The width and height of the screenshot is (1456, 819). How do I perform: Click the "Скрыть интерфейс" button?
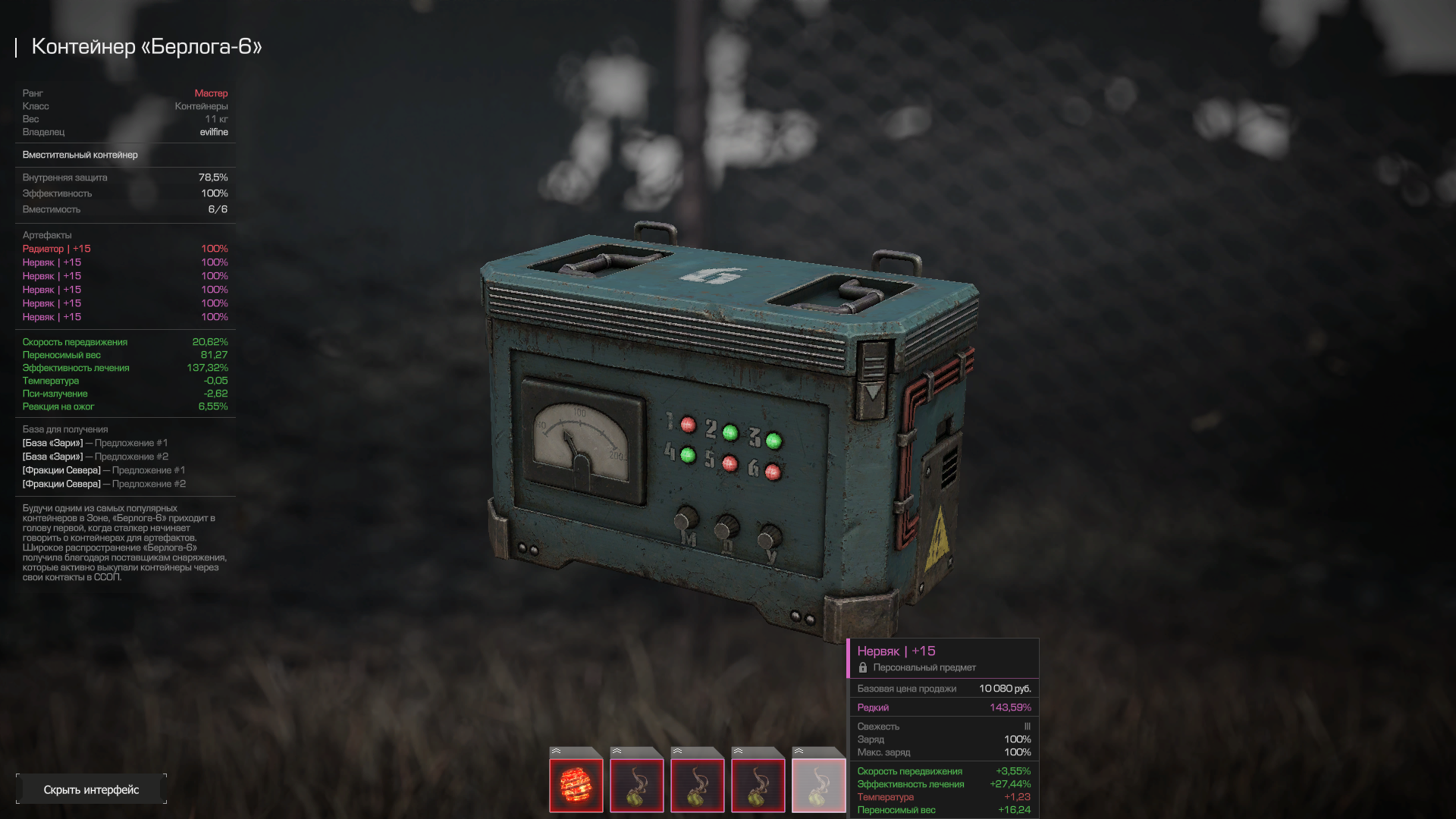click(91, 789)
